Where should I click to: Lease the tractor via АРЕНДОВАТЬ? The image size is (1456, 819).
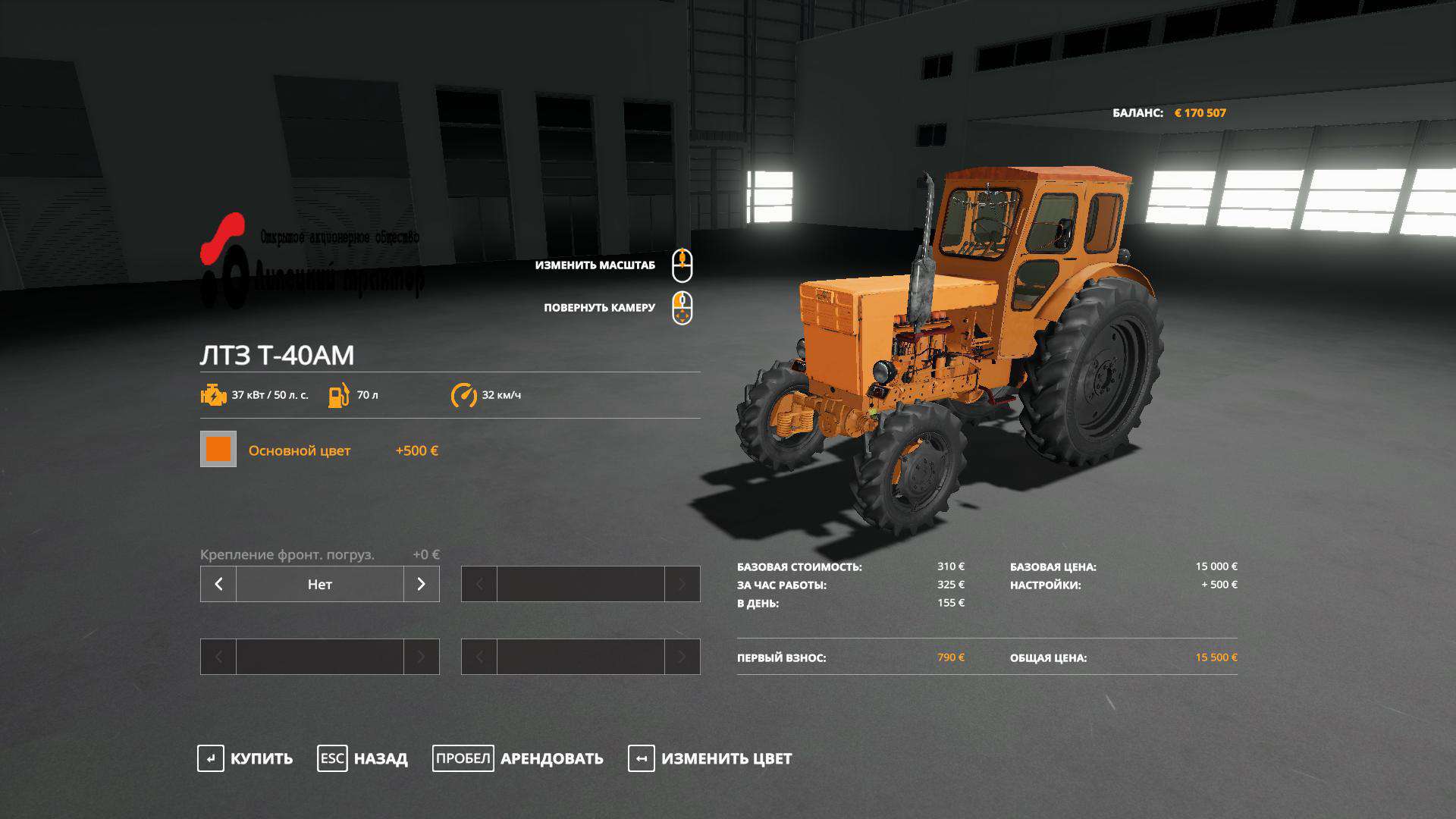tap(518, 758)
